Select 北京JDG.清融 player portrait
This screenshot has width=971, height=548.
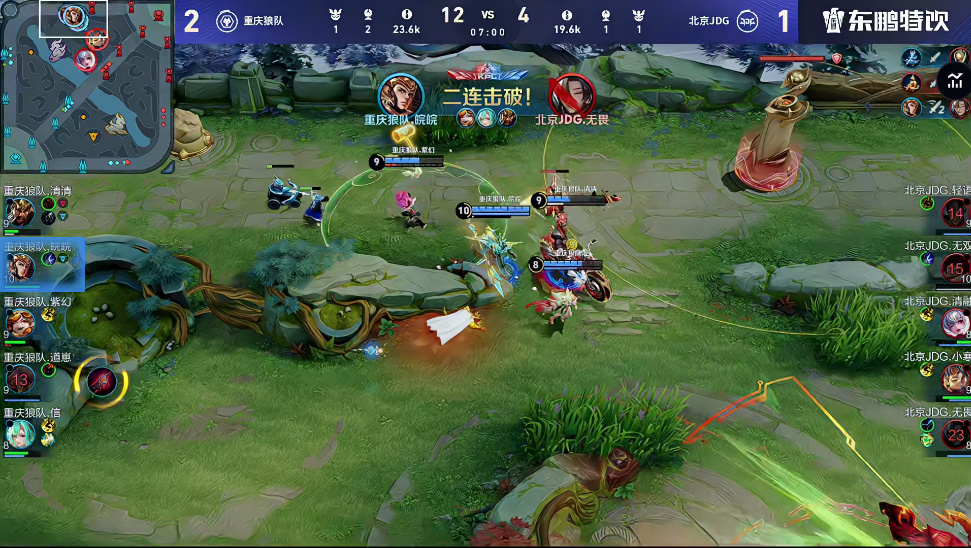coord(956,322)
